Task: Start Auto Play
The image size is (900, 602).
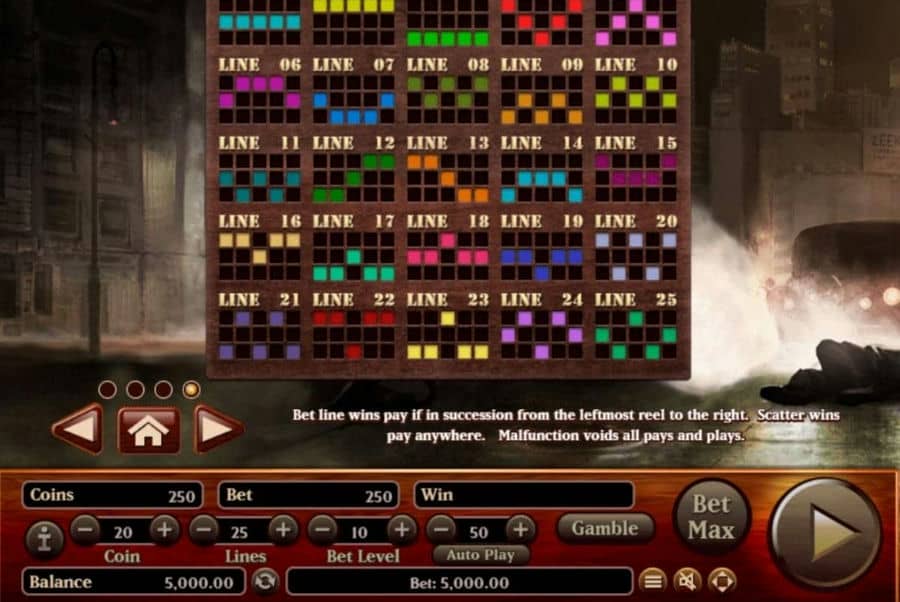Action: [481, 555]
